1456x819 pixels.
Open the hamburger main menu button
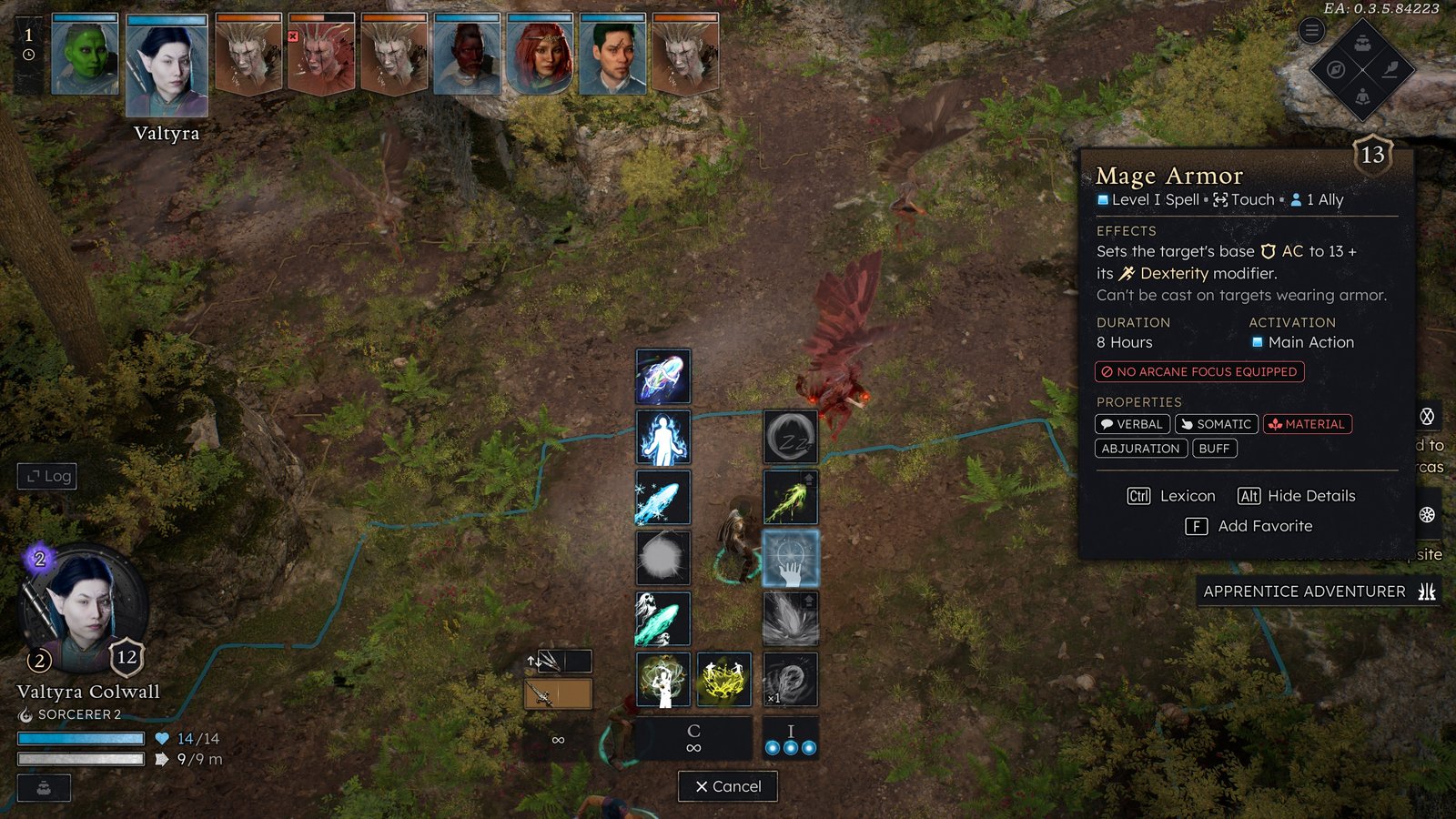tap(1311, 31)
